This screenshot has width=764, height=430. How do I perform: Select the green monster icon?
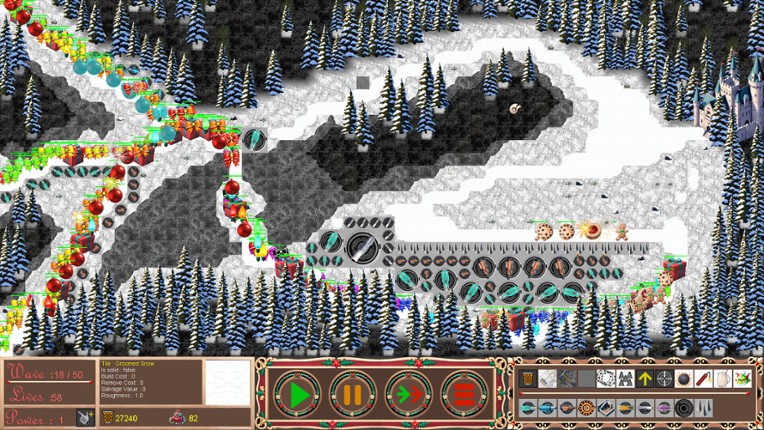742,379
